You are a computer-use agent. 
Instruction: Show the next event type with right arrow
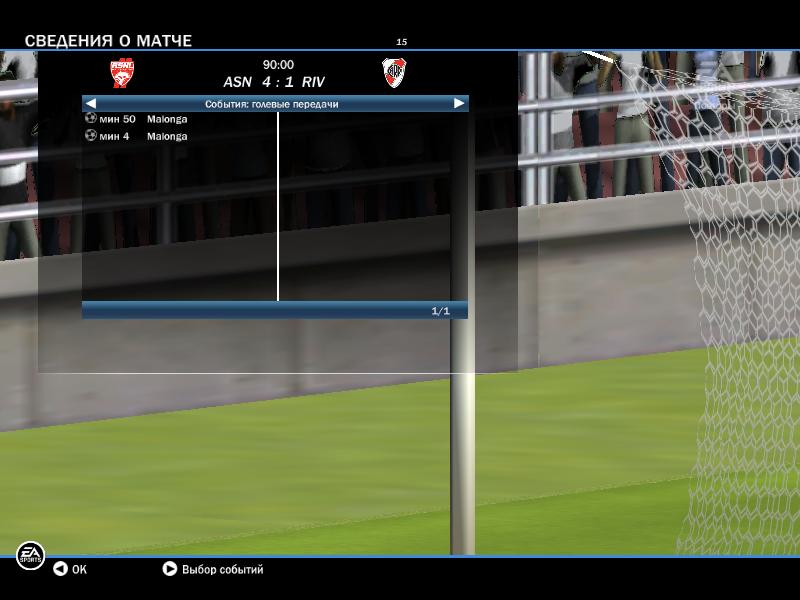tap(459, 103)
